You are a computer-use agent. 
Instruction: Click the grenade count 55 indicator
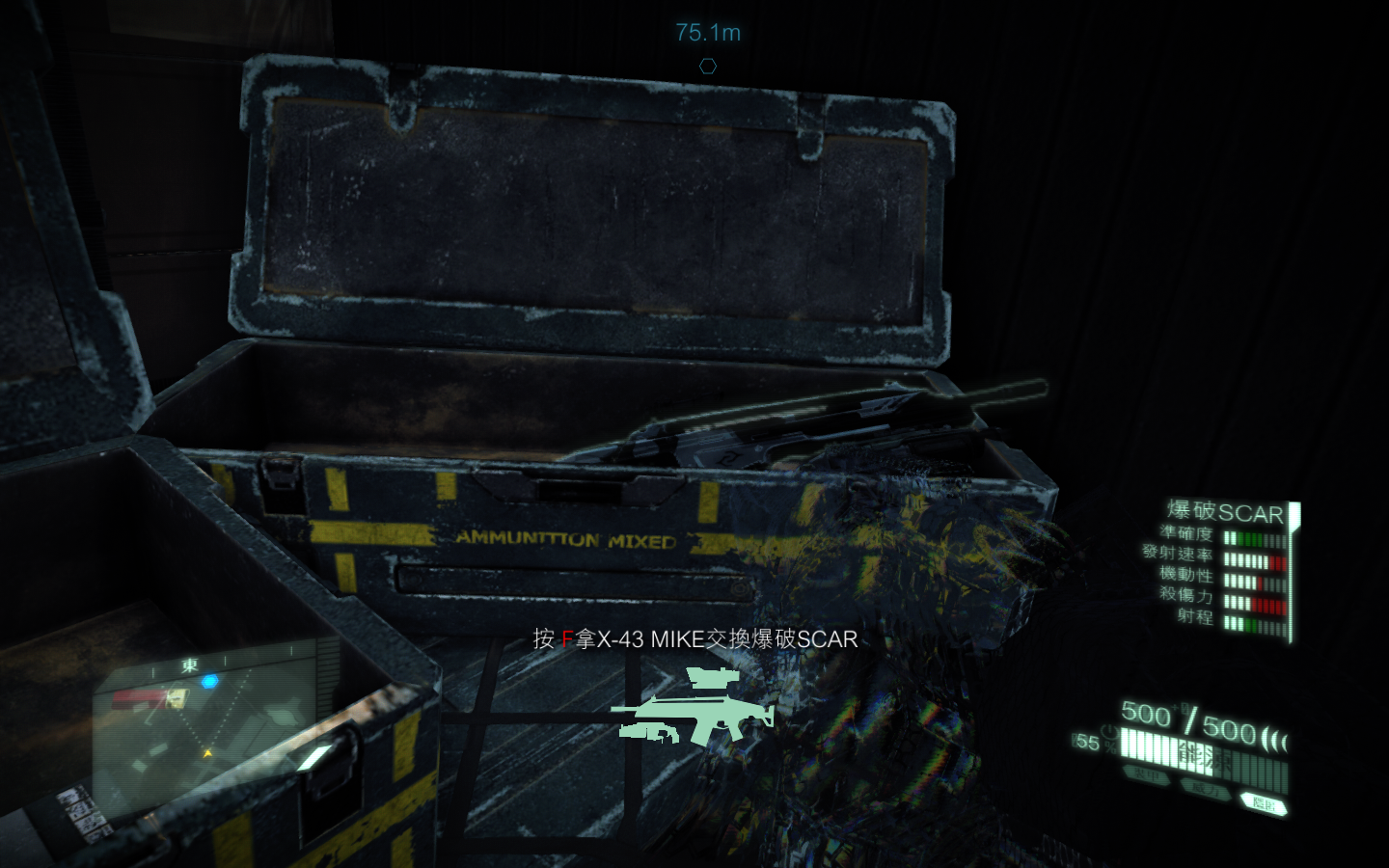(x=1087, y=744)
